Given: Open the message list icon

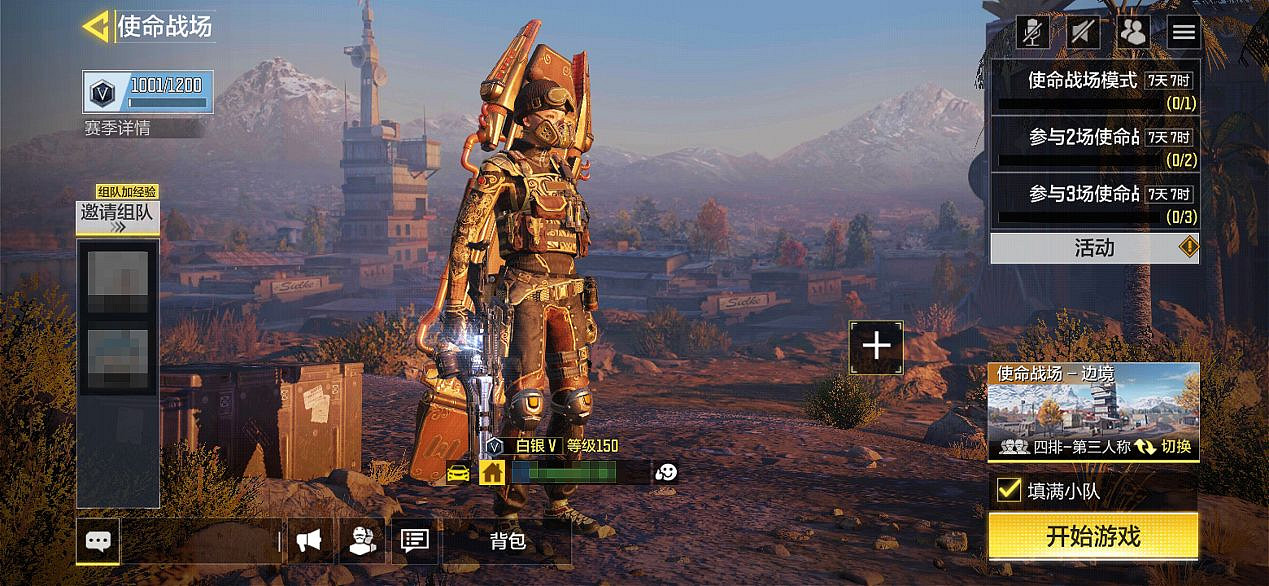Looking at the screenshot, I should coord(414,541).
